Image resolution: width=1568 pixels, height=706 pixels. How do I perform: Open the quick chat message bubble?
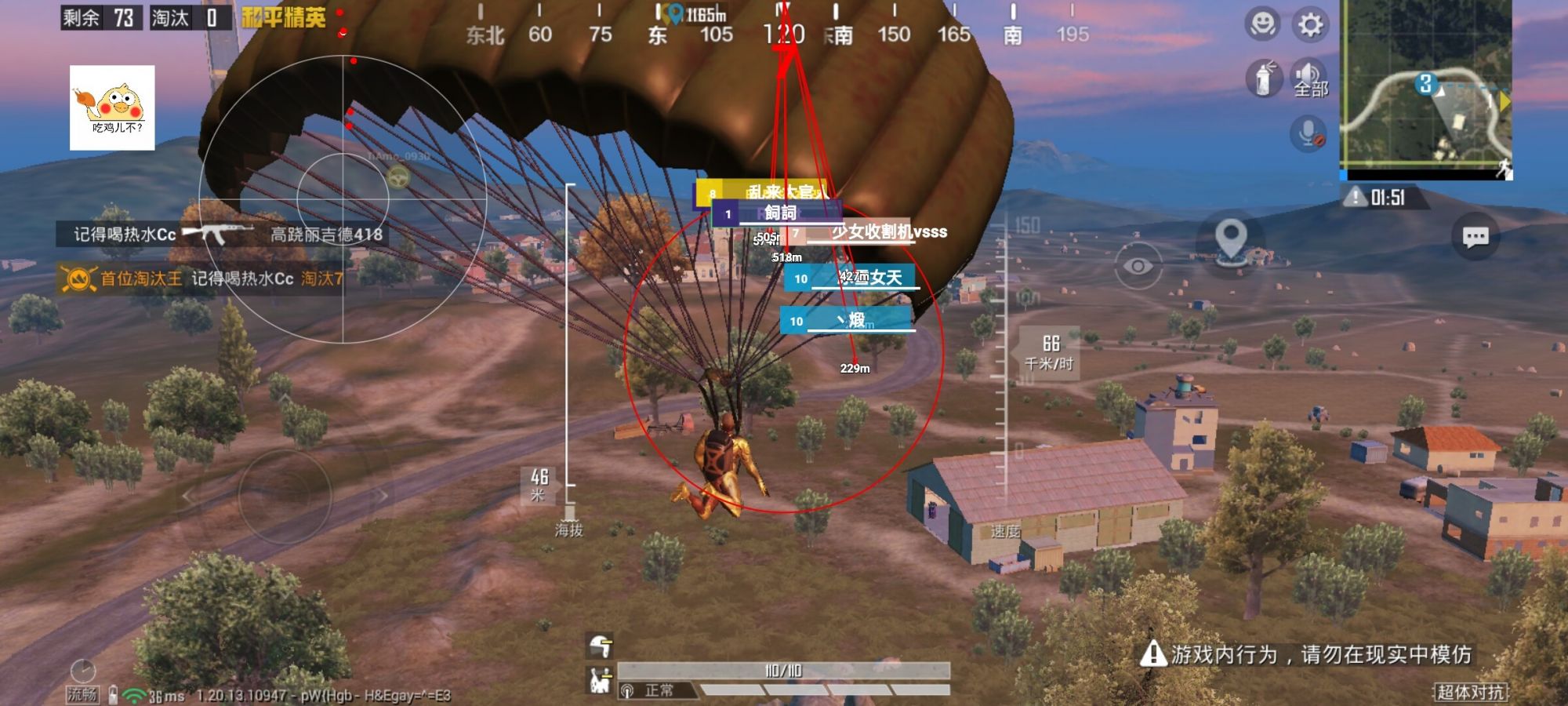click(1475, 237)
